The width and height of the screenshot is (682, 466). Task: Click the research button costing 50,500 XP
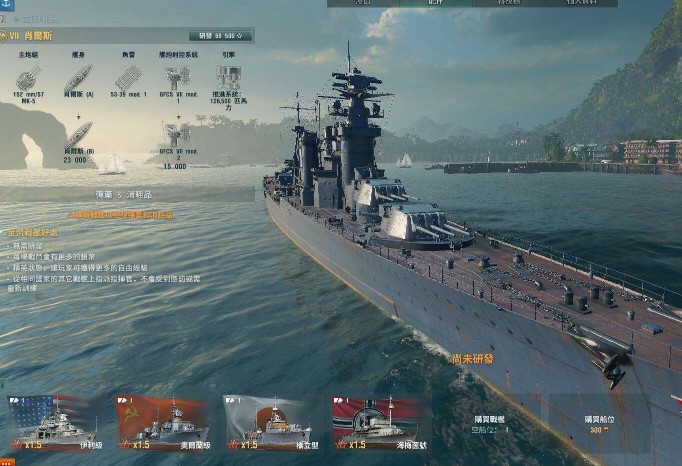click(x=221, y=36)
